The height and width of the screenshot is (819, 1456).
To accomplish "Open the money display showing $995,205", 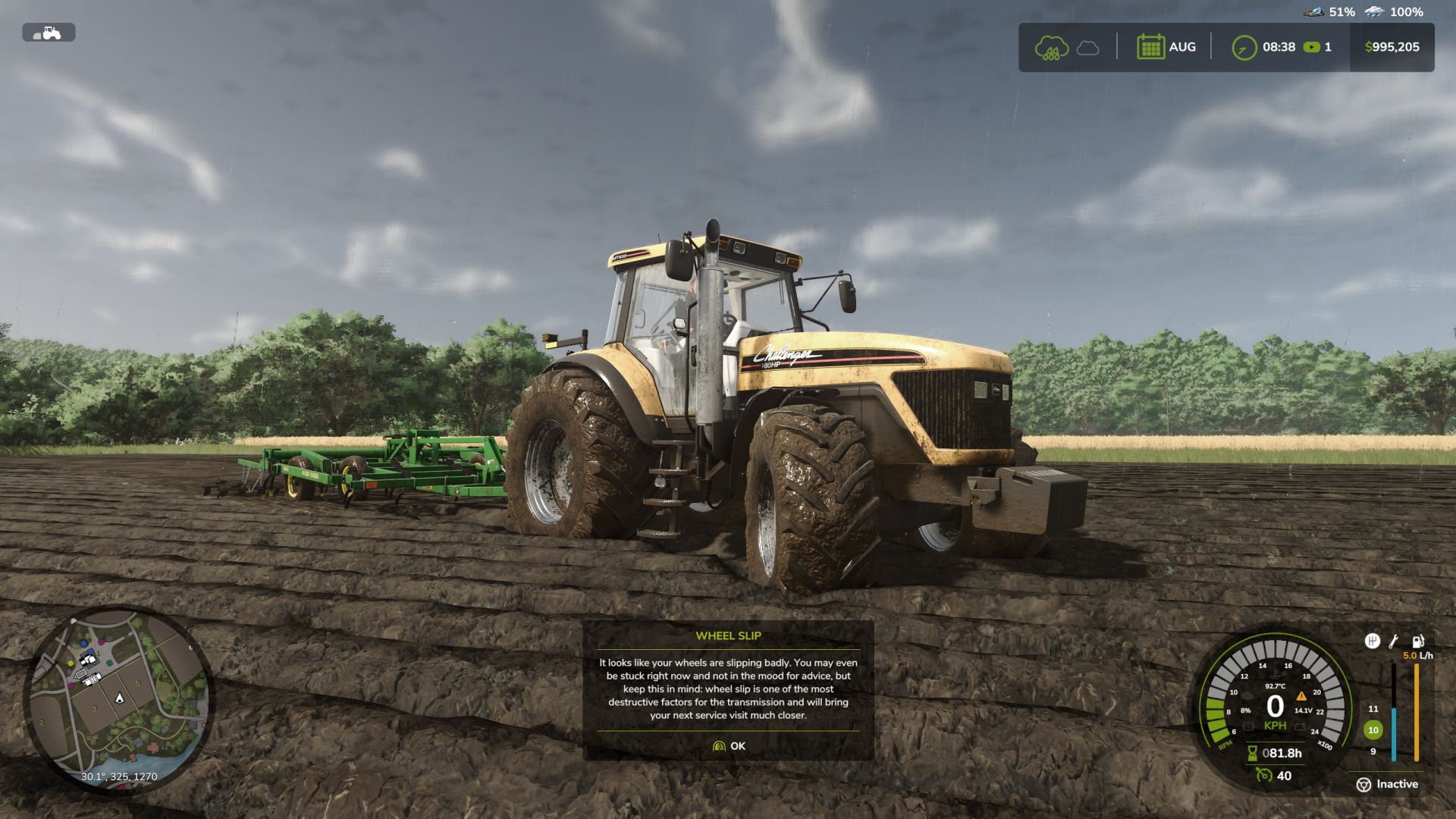I will [x=1390, y=47].
